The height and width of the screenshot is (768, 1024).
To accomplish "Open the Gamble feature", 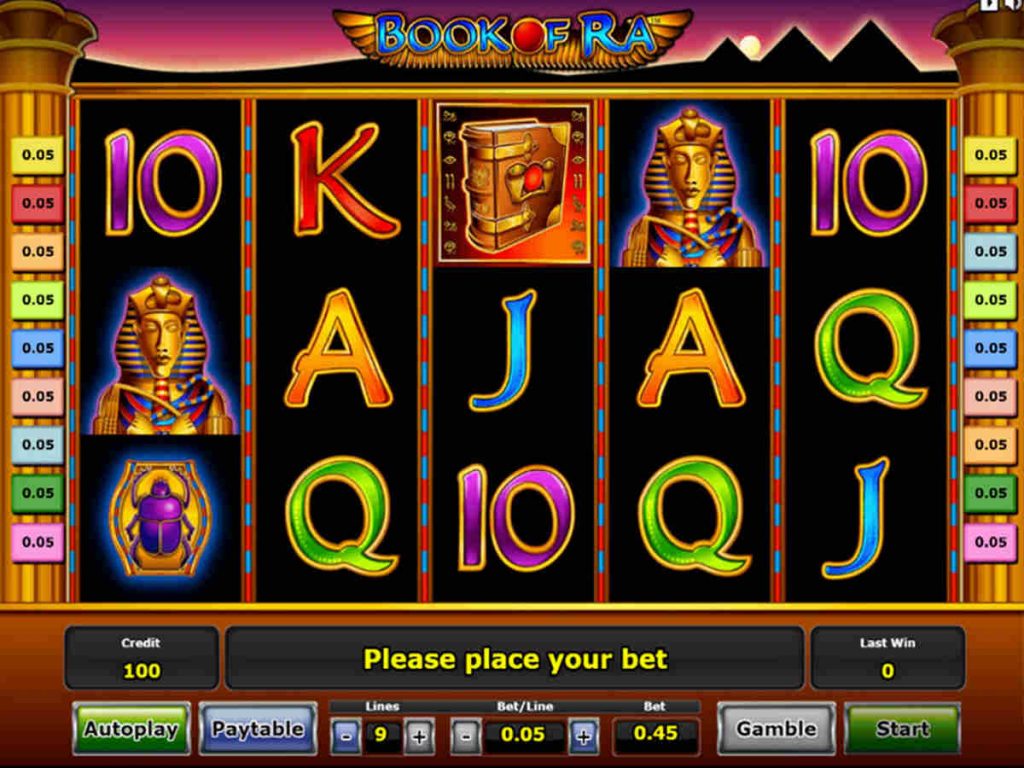I will pos(776,729).
